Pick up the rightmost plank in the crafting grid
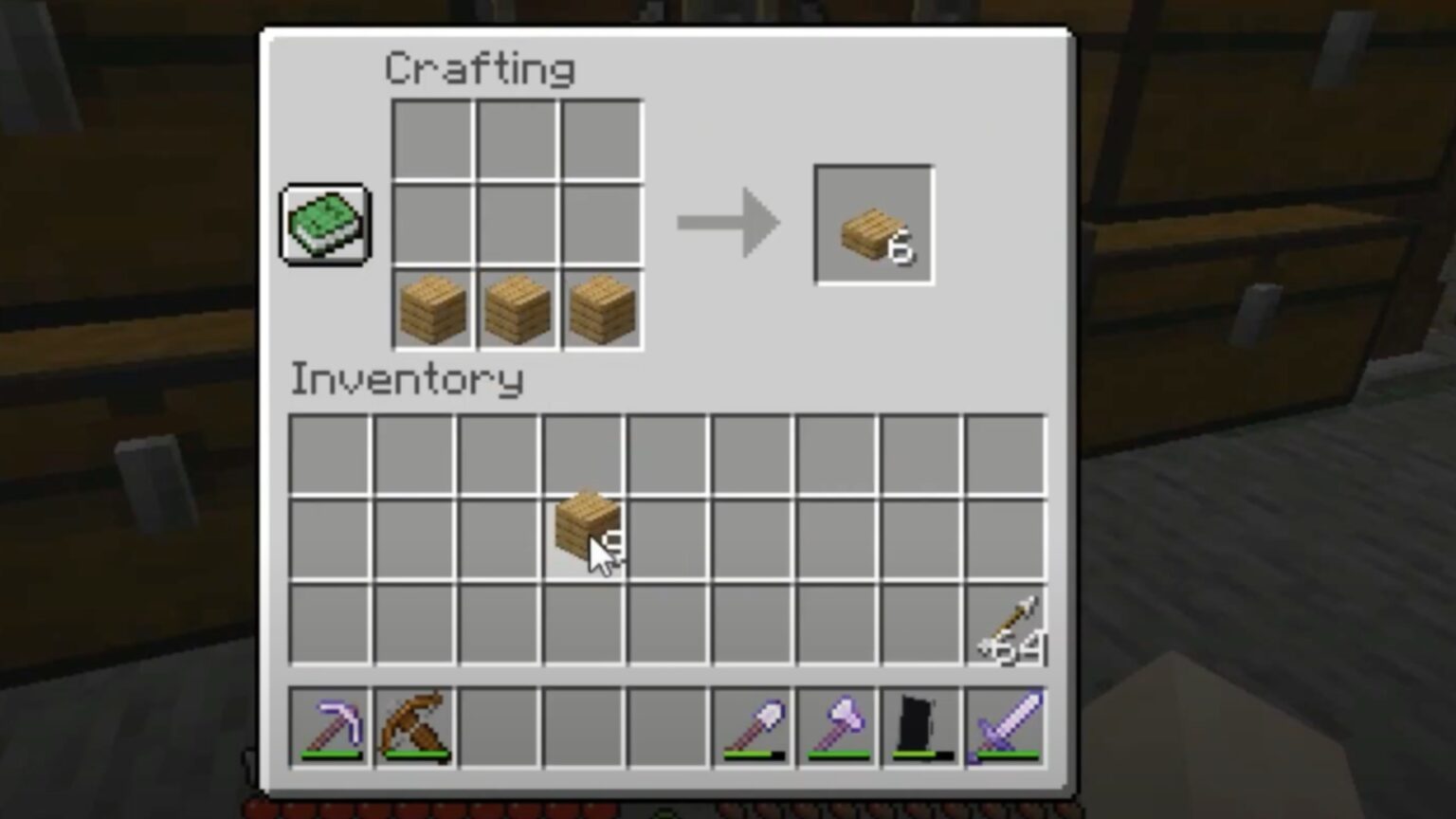This screenshot has width=1456, height=819. (600, 308)
